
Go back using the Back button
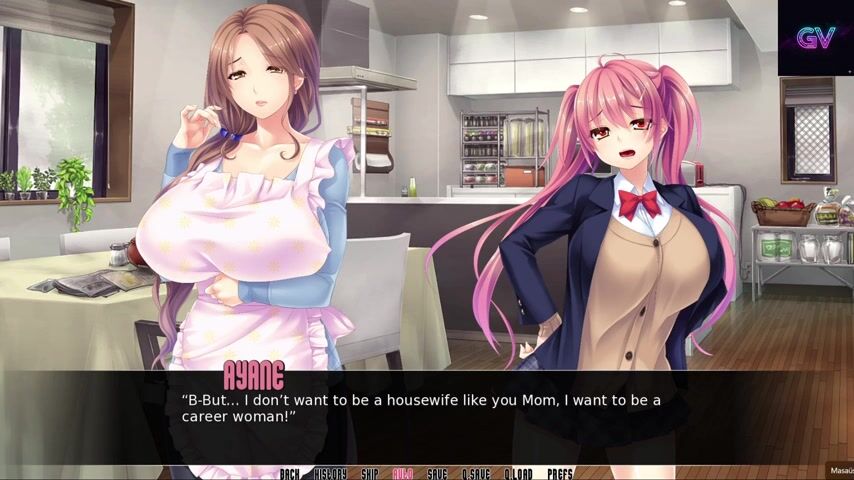(290, 474)
